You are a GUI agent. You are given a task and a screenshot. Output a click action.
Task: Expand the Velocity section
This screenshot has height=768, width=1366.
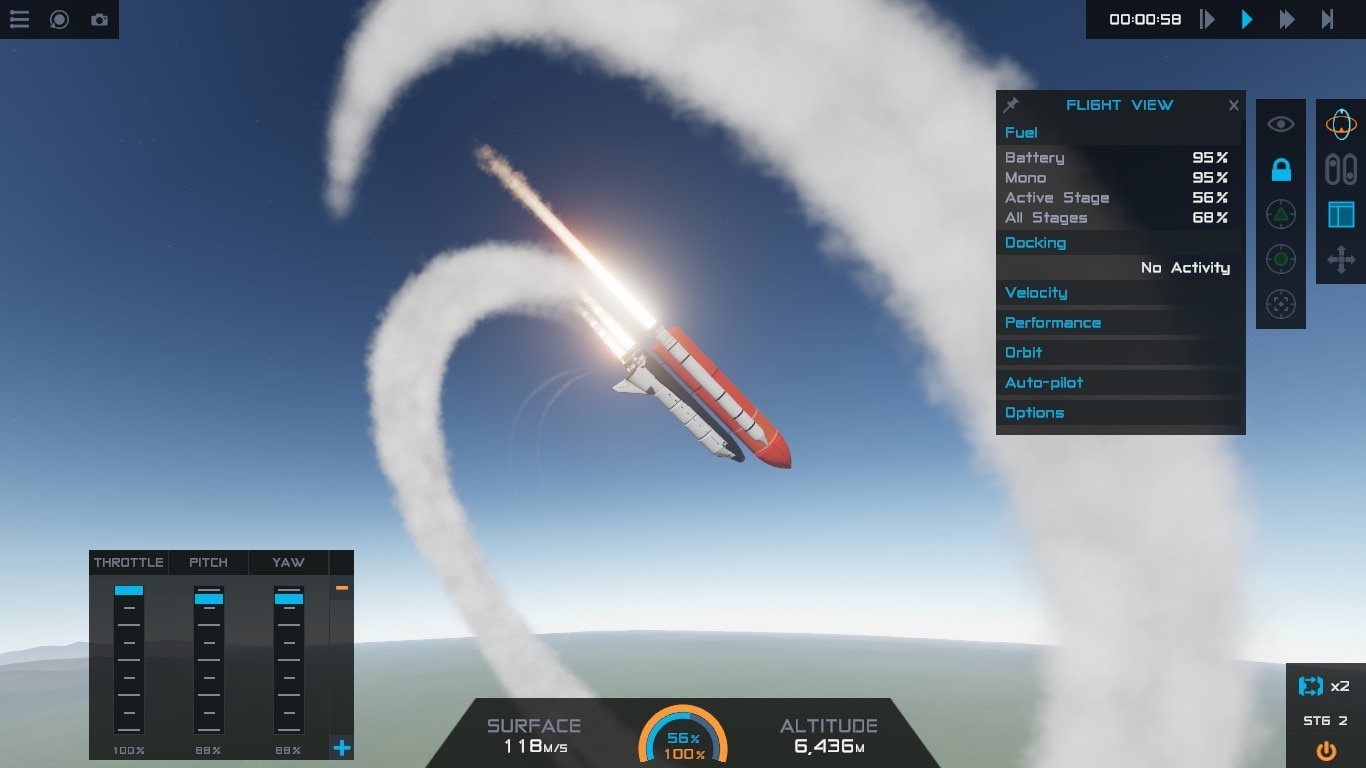1036,292
